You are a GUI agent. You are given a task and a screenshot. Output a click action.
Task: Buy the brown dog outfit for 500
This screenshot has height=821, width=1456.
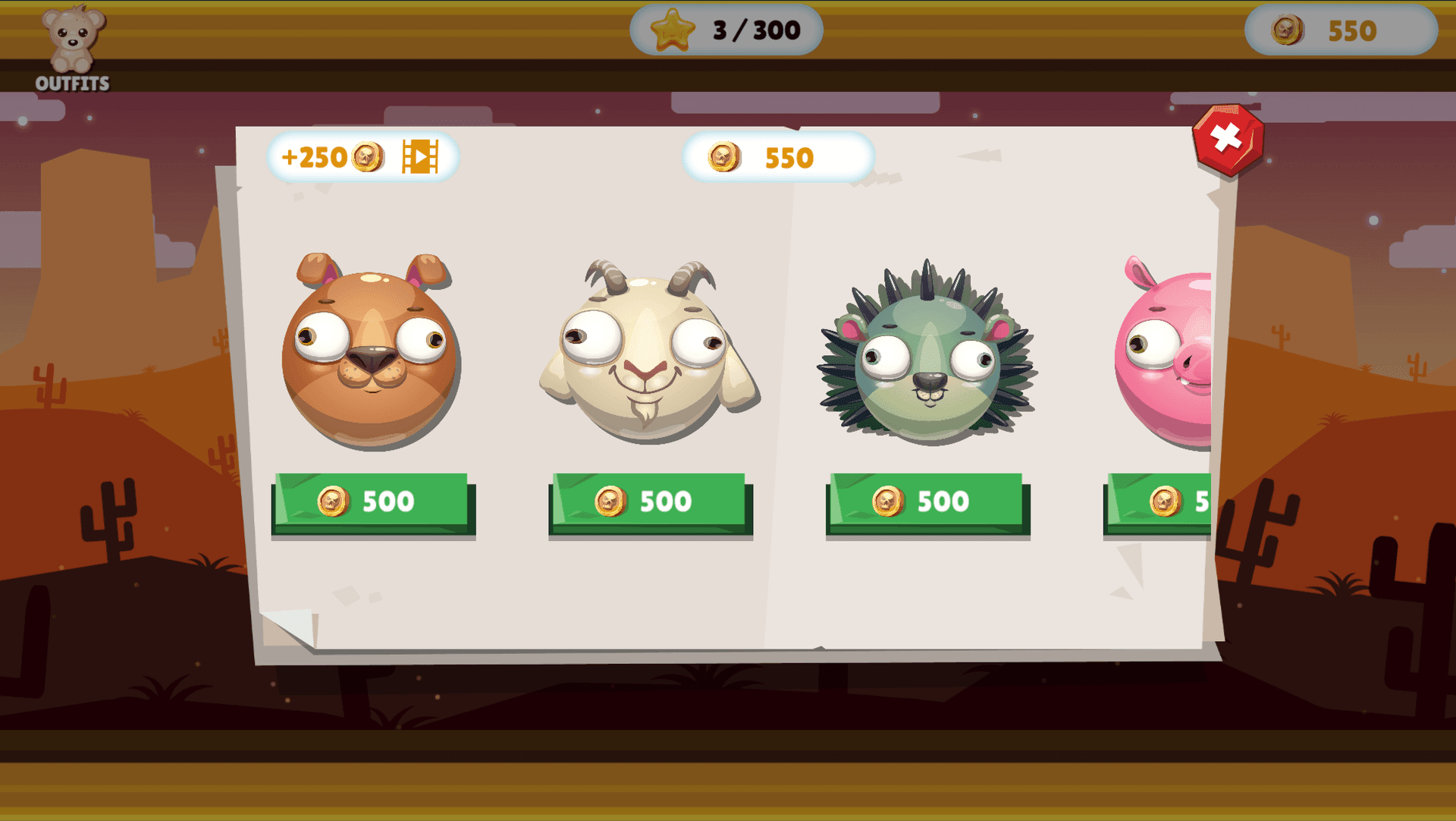(372, 502)
